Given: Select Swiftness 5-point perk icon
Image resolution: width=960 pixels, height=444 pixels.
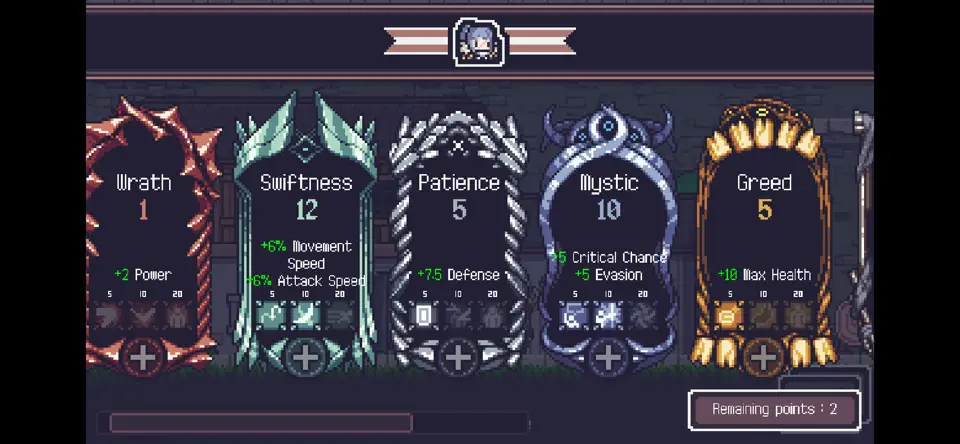Looking at the screenshot, I should pyautogui.click(x=272, y=316).
